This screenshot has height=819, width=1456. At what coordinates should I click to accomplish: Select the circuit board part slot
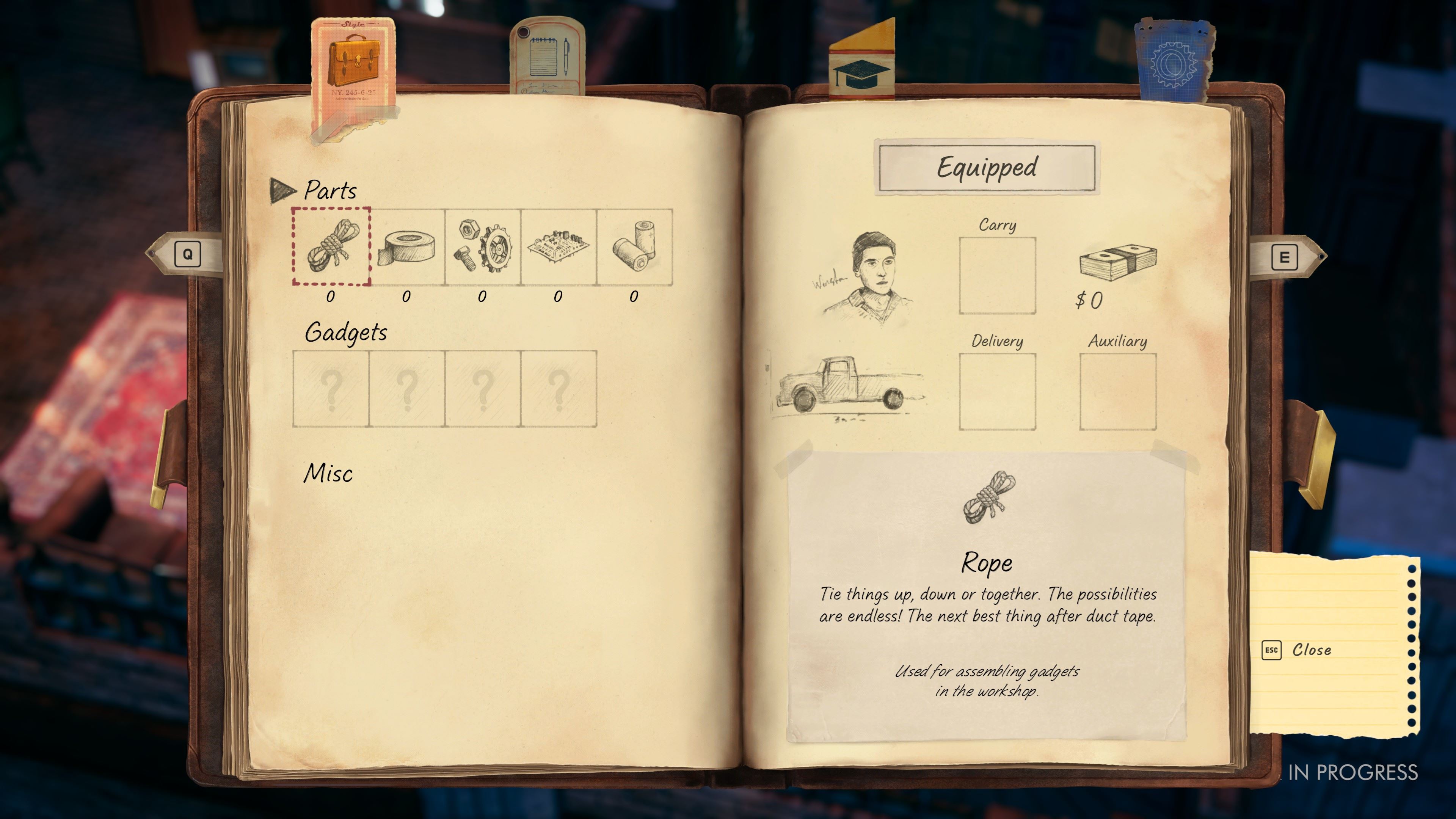(559, 247)
